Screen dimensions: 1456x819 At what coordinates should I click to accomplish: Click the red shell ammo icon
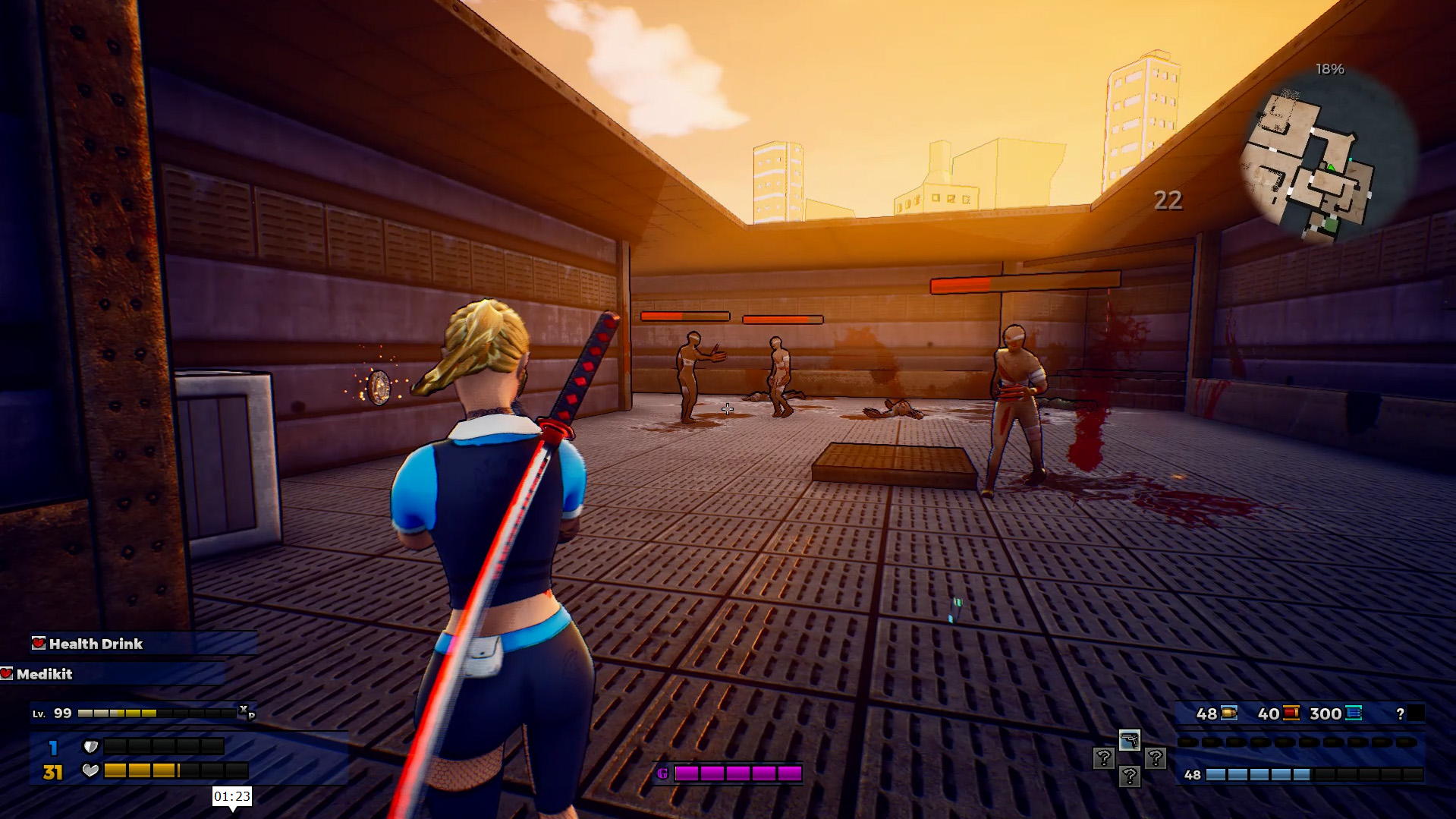pyautogui.click(x=1291, y=713)
